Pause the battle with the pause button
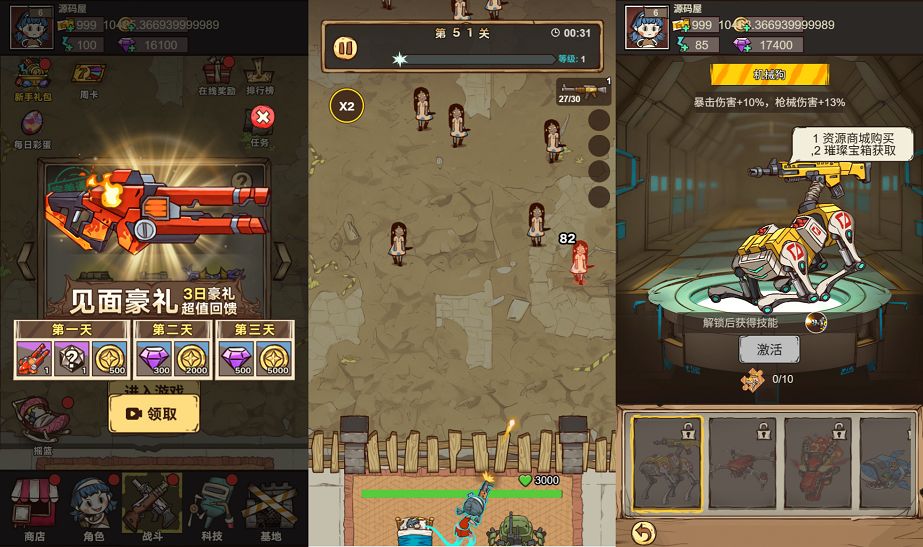This screenshot has height=547, width=923. (345, 47)
